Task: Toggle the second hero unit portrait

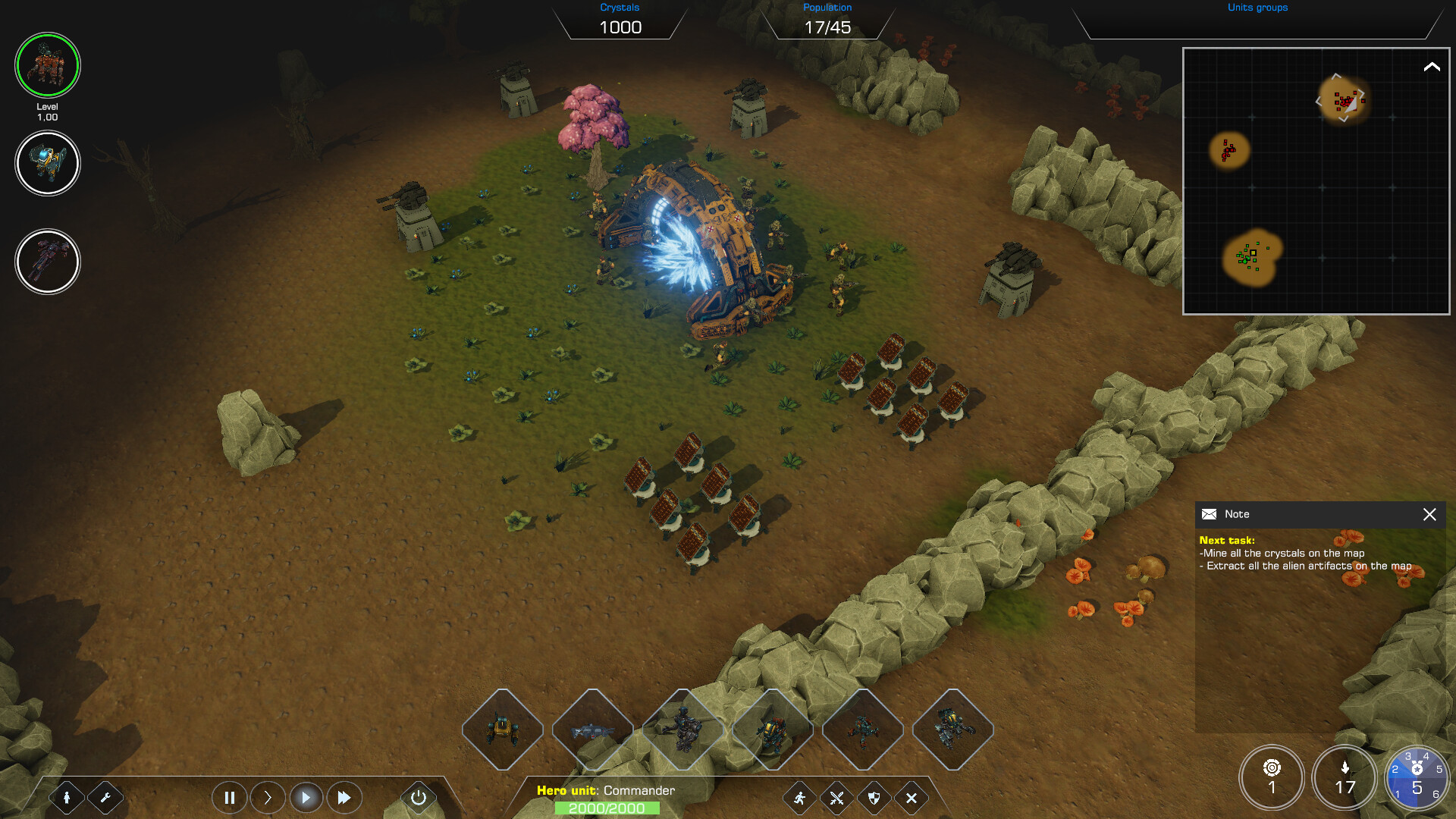Action: tap(47, 163)
